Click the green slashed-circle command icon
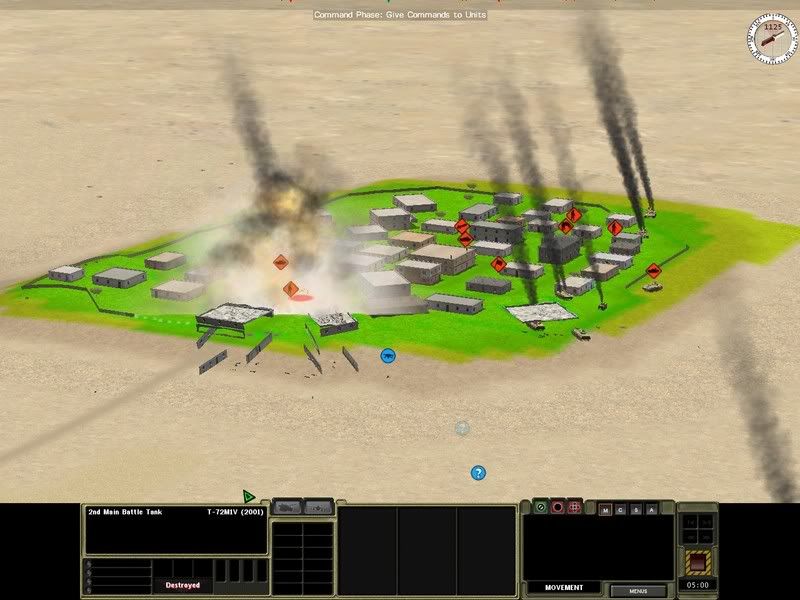 pos(541,507)
